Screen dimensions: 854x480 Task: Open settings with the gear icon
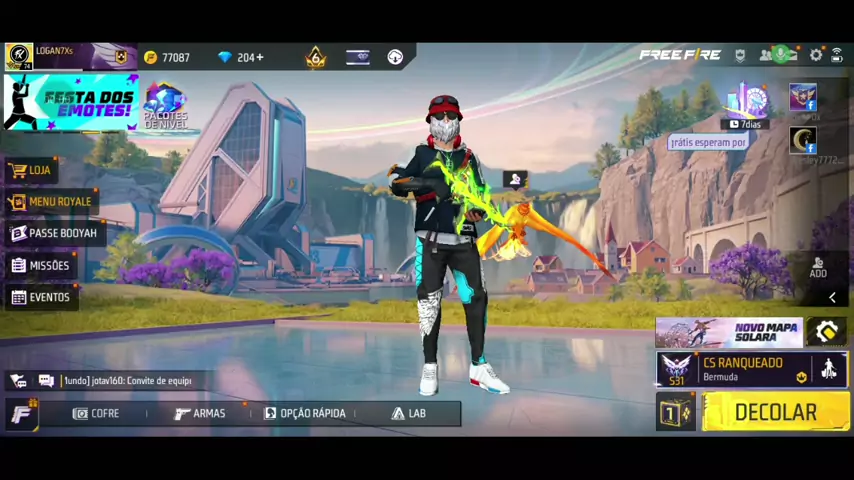coord(816,55)
